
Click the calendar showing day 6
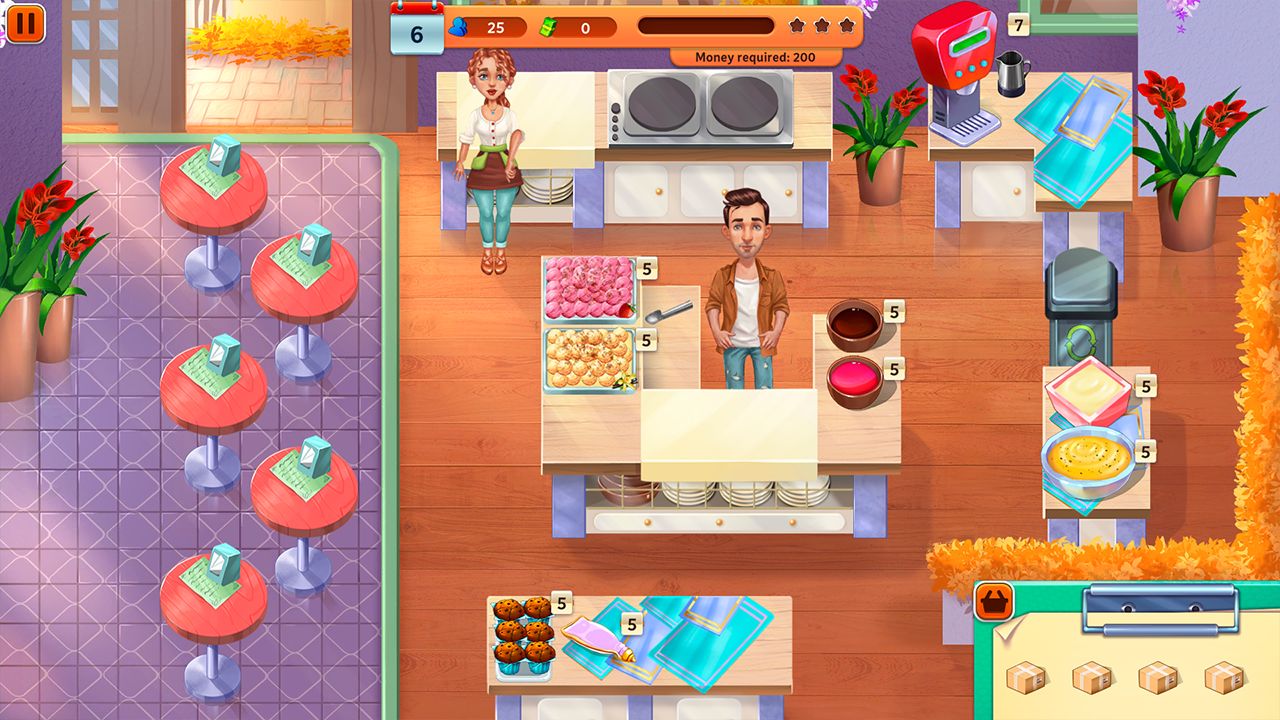click(417, 33)
